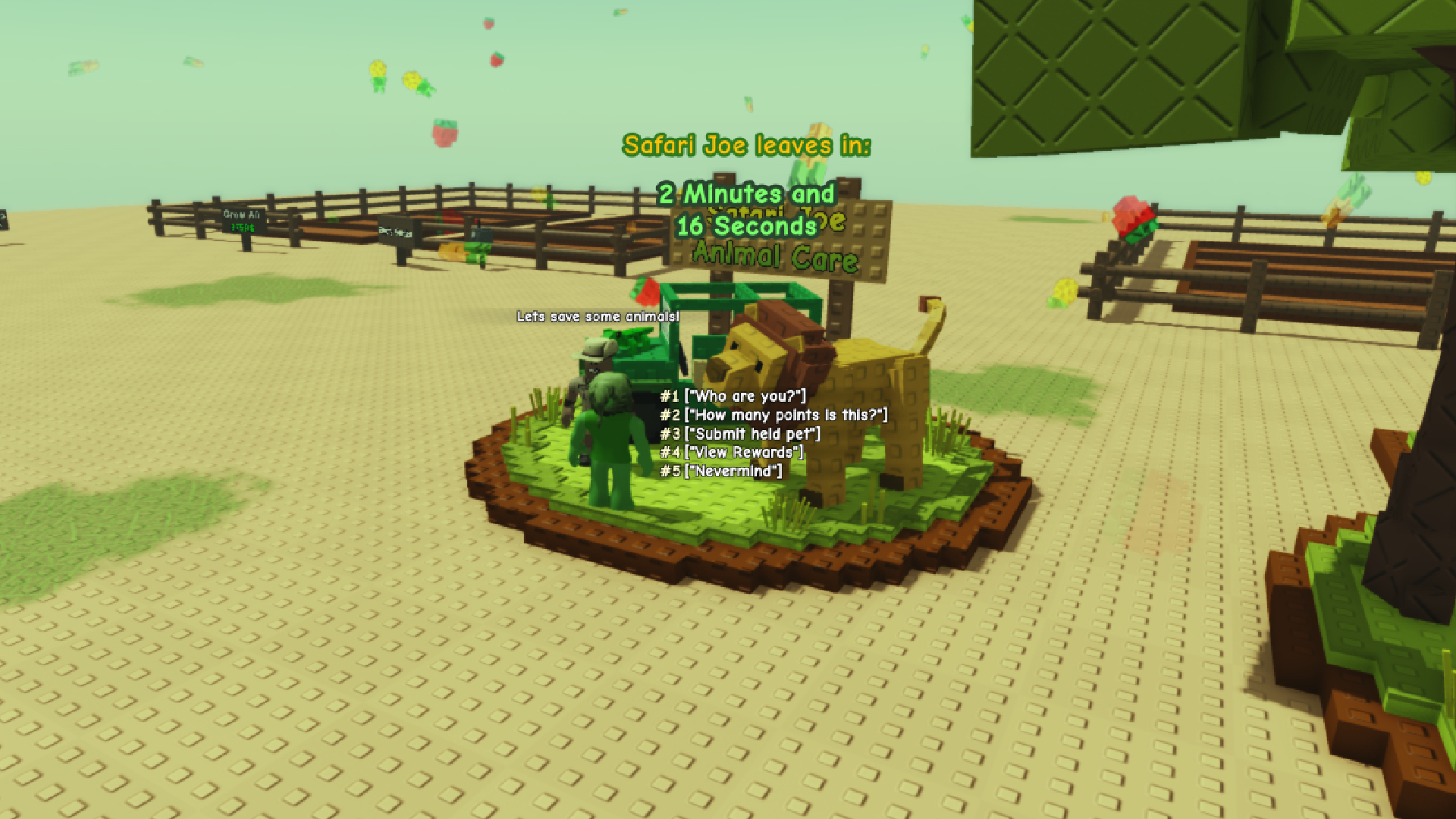Screen dimensions: 1456x819
Task: Select dialogue option "Who are you?"
Action: click(x=732, y=395)
